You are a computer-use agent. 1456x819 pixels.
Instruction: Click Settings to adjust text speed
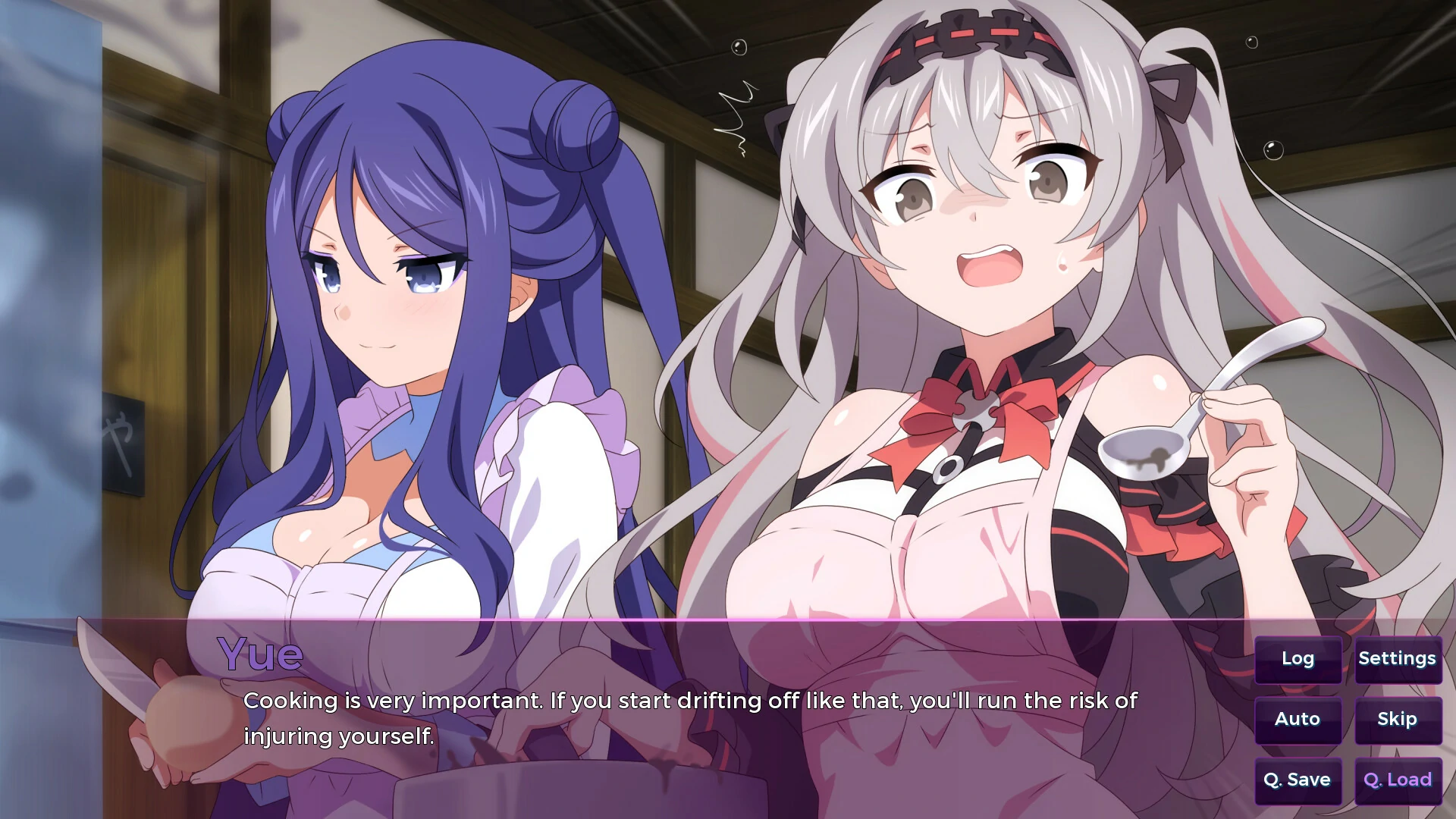[x=1398, y=659]
